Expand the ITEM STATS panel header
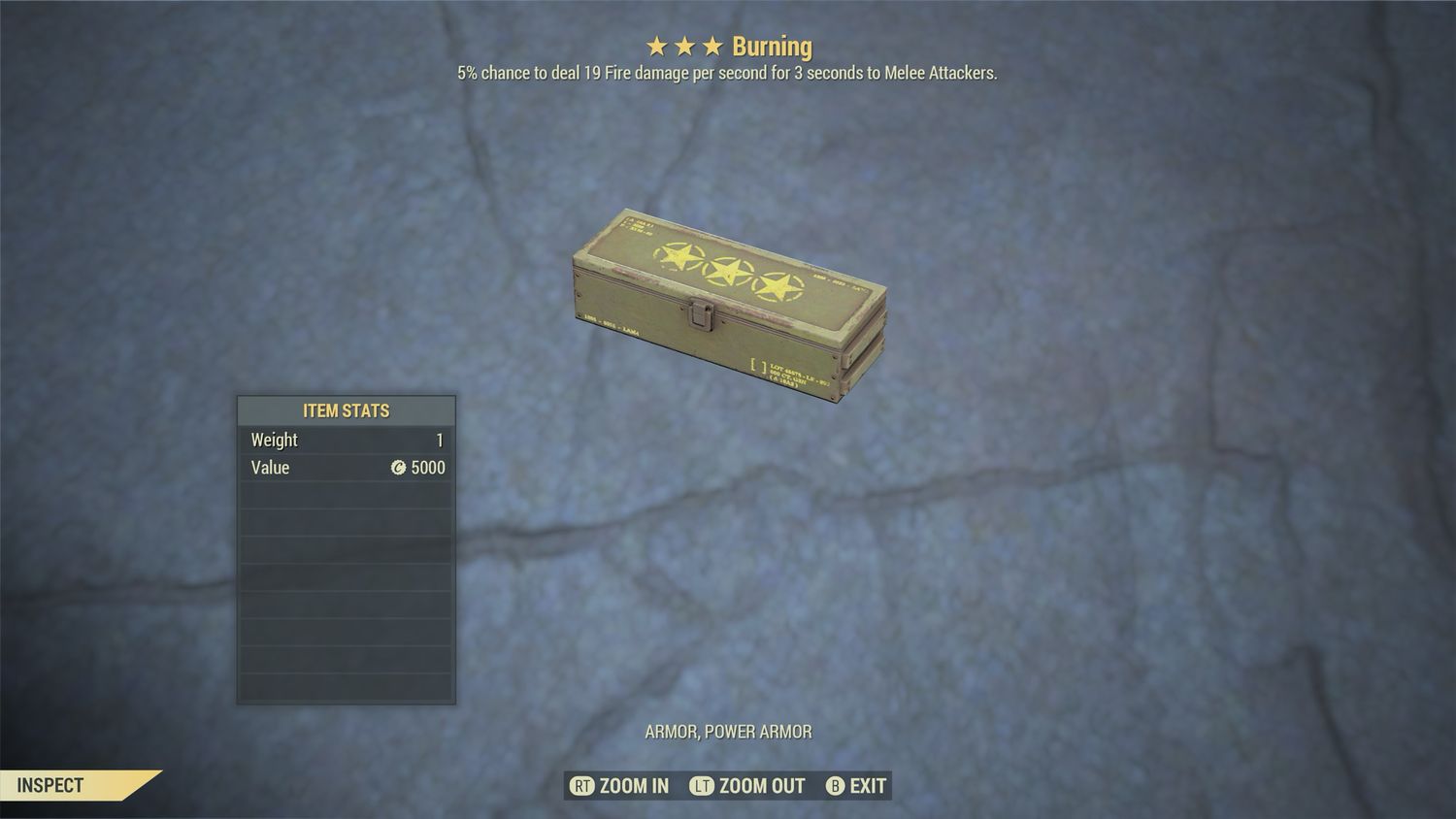This screenshot has height=819, width=1456. click(346, 410)
